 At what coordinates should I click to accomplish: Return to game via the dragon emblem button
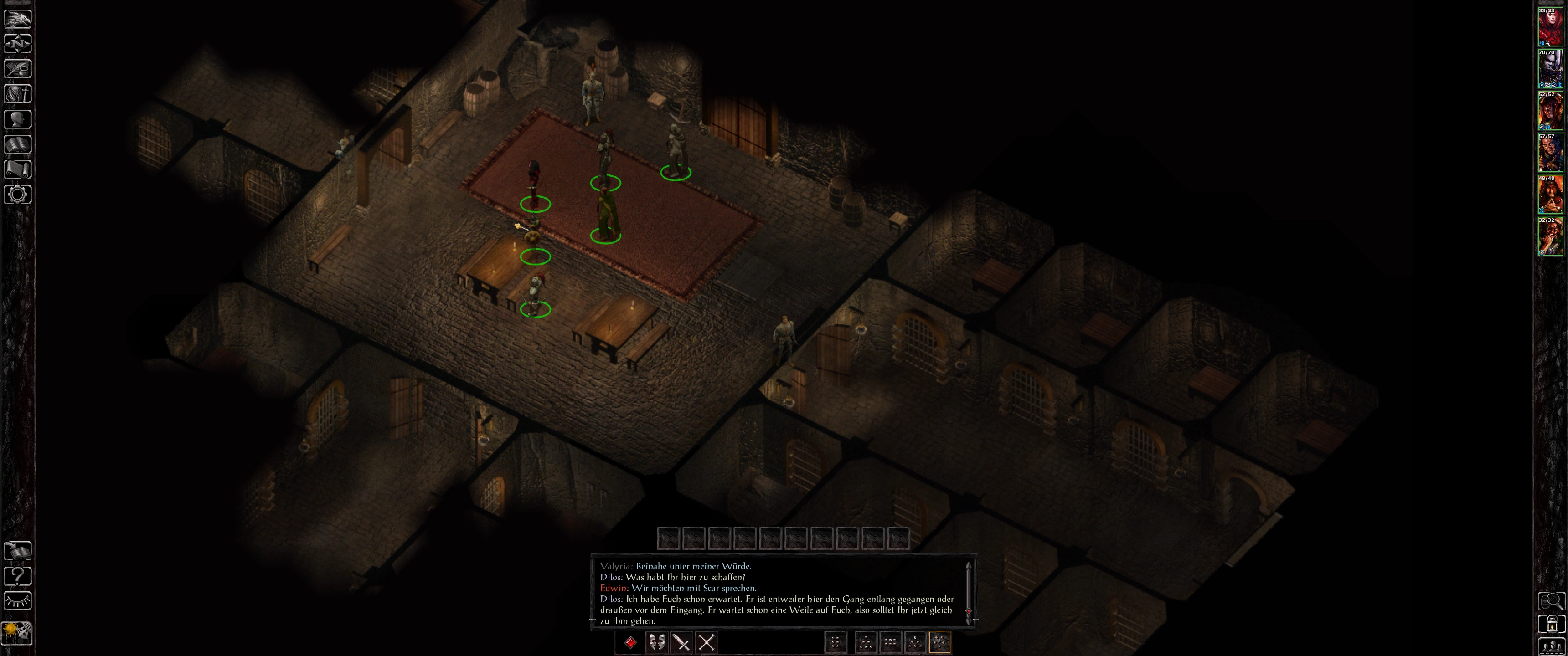tap(18, 18)
